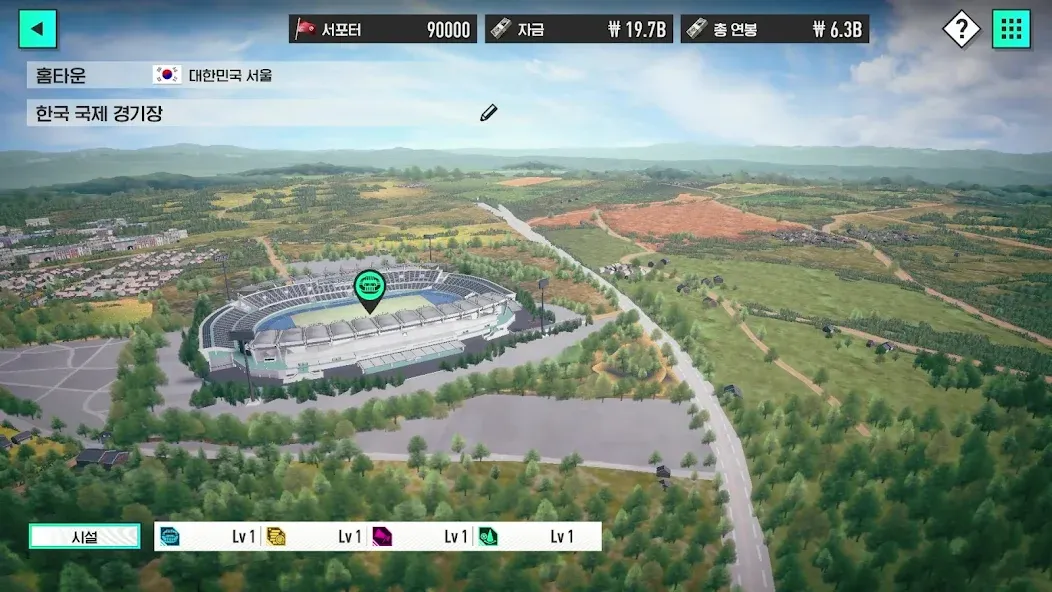
Task: Choose the green facility icon
Action: point(488,537)
